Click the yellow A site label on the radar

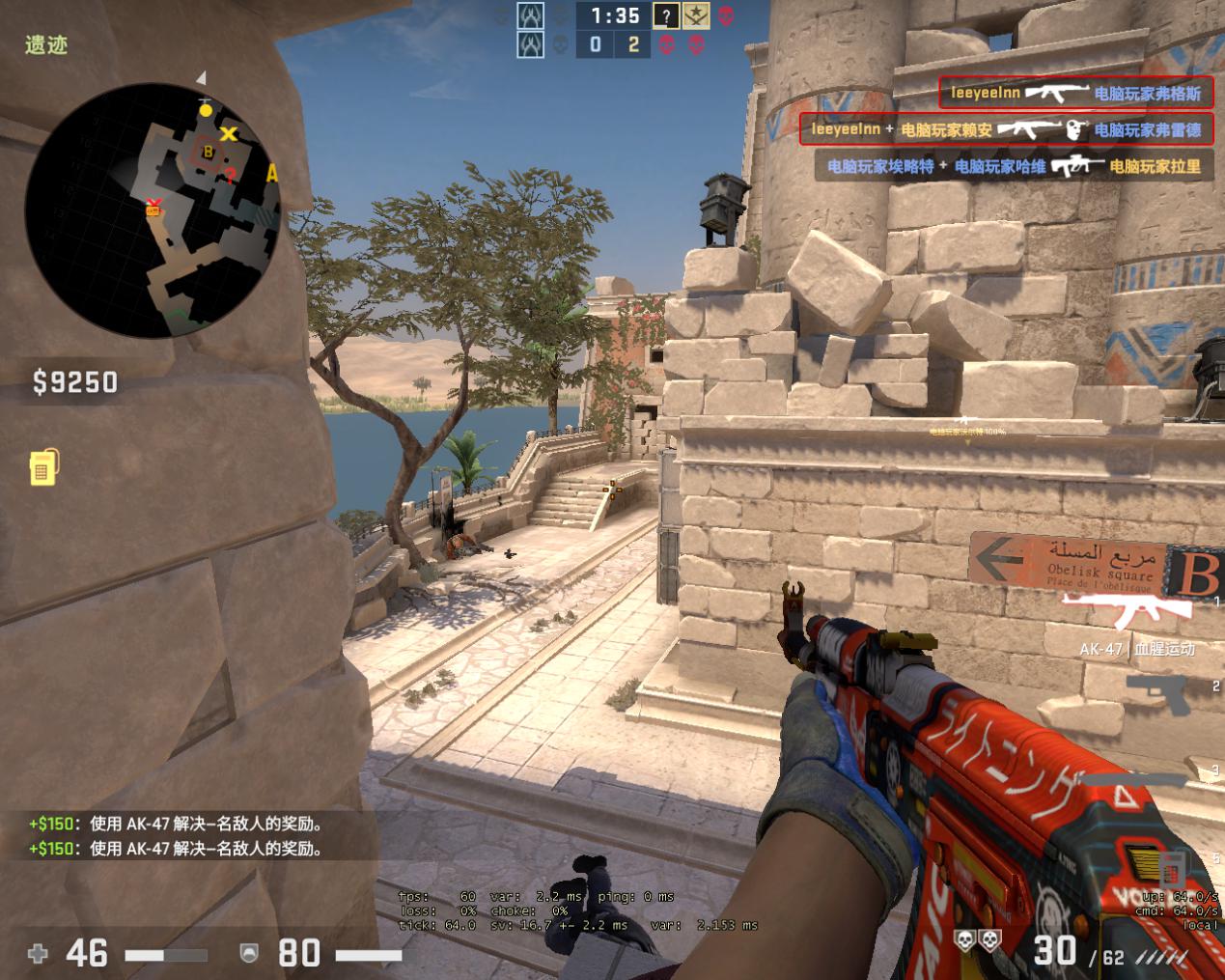tap(271, 174)
